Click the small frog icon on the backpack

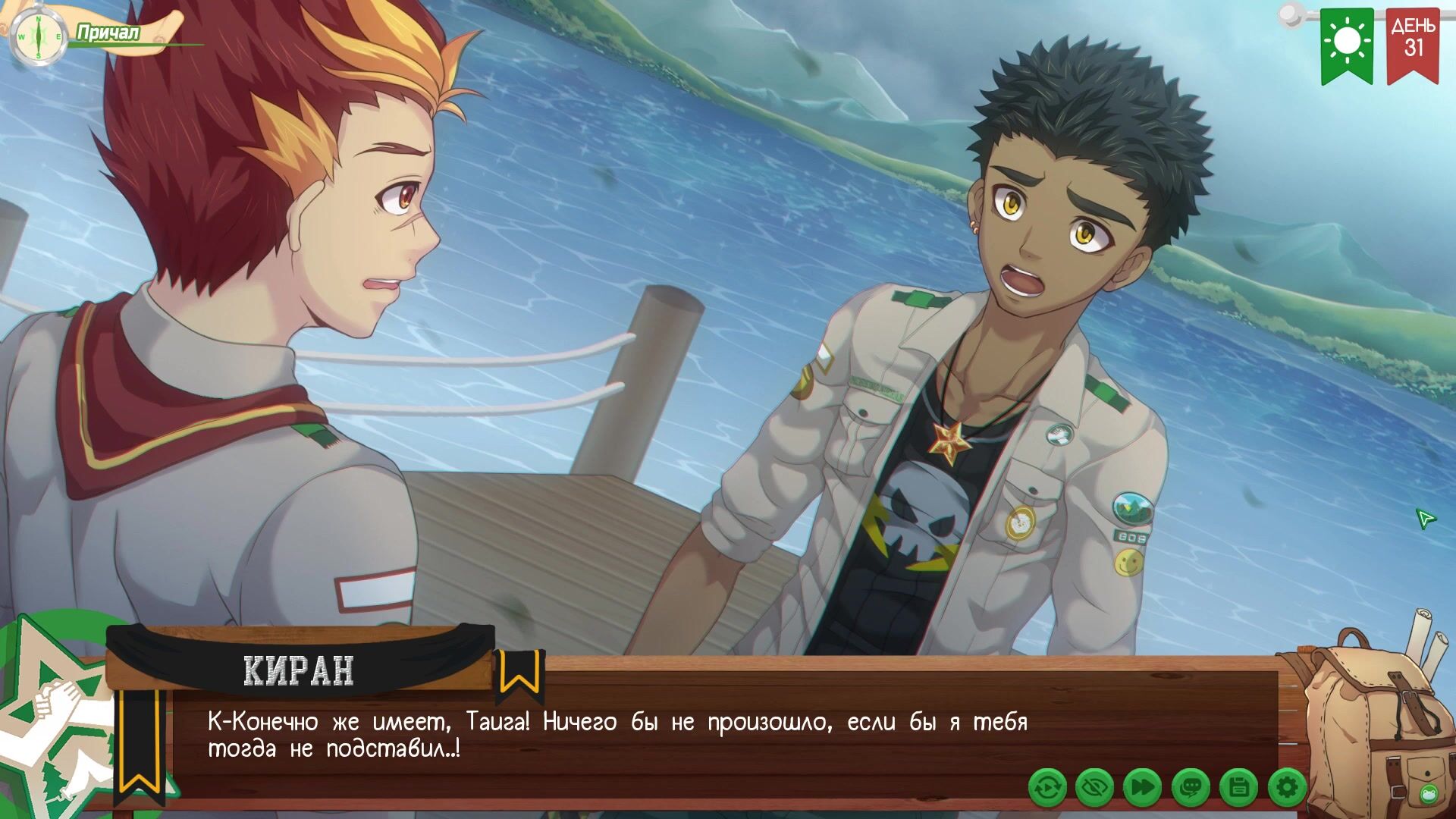point(1429,794)
